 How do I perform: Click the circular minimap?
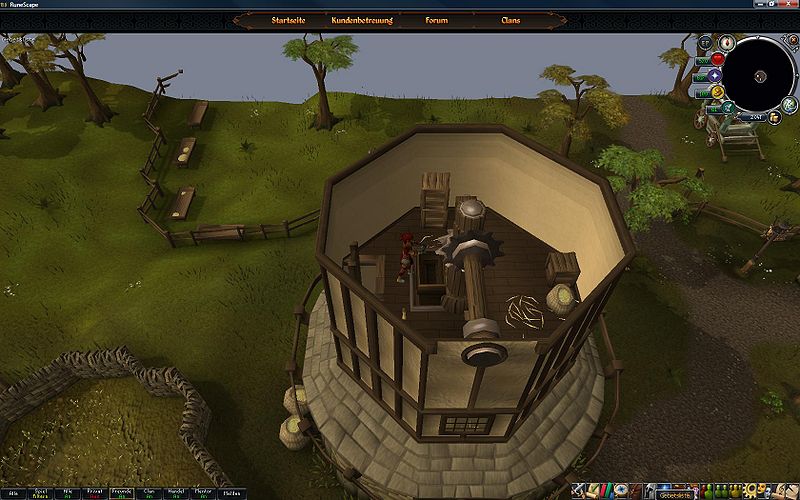point(758,75)
